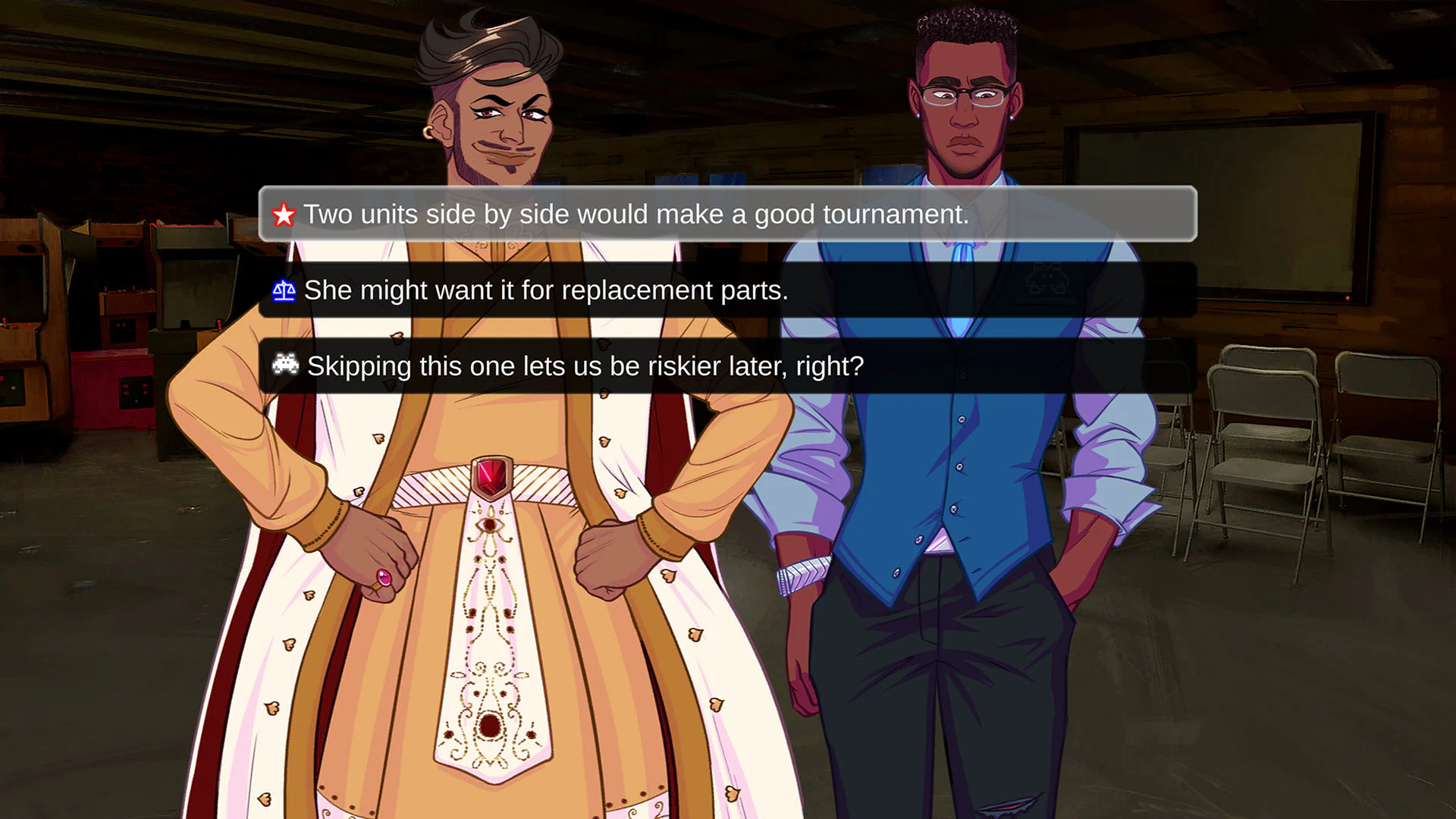Click the red gem belt buckle
The height and width of the screenshot is (819, 1456).
[x=491, y=478]
